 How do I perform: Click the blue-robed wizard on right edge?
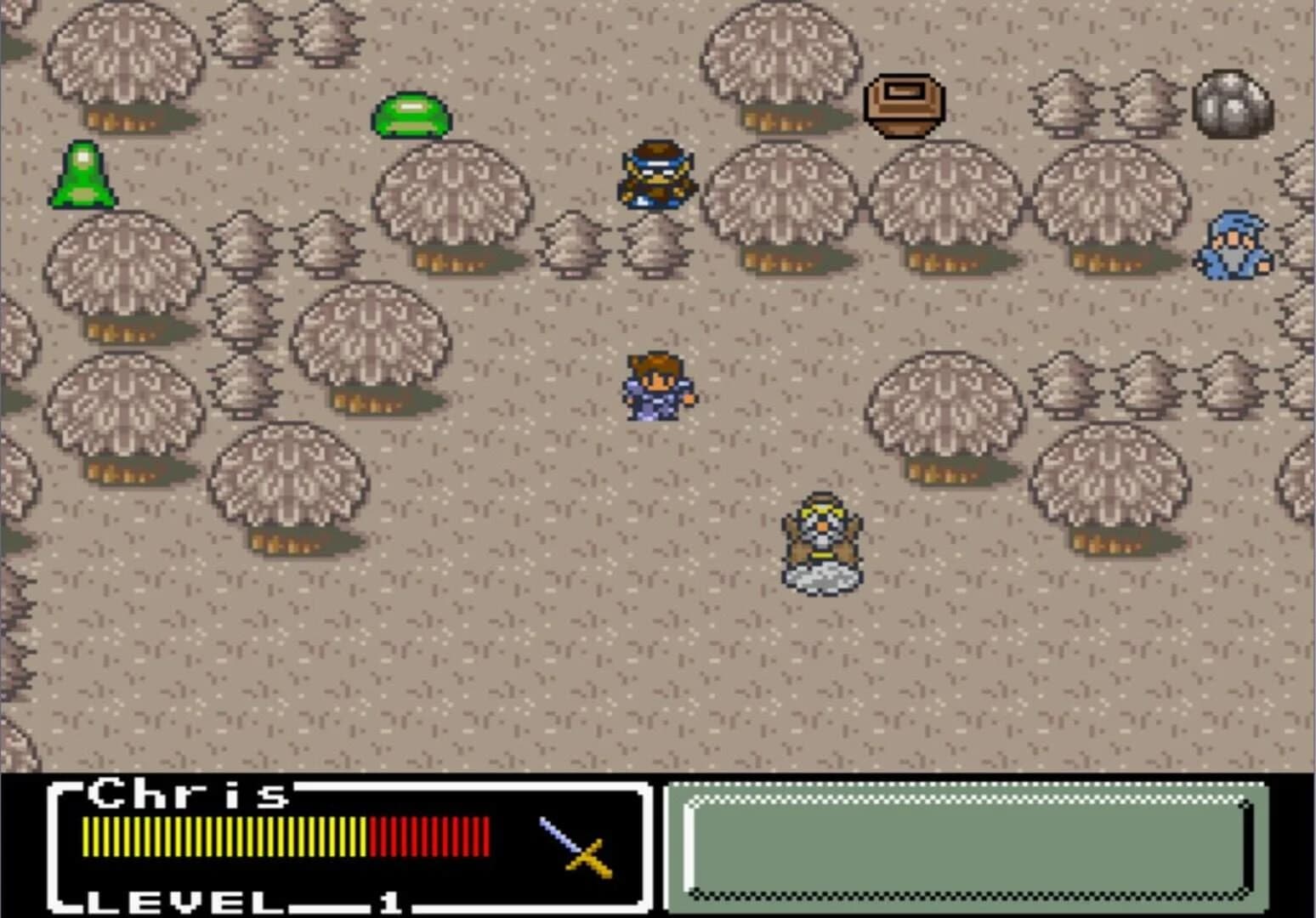(x=1234, y=246)
